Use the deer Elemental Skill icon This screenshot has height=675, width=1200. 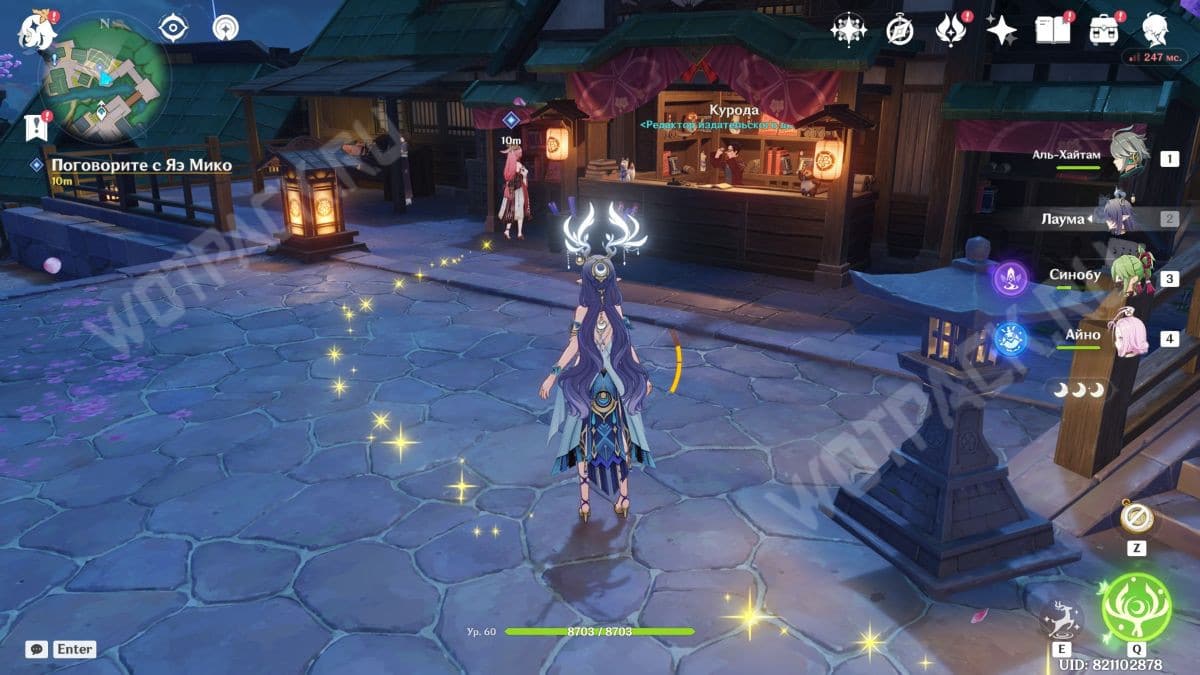point(1061,620)
